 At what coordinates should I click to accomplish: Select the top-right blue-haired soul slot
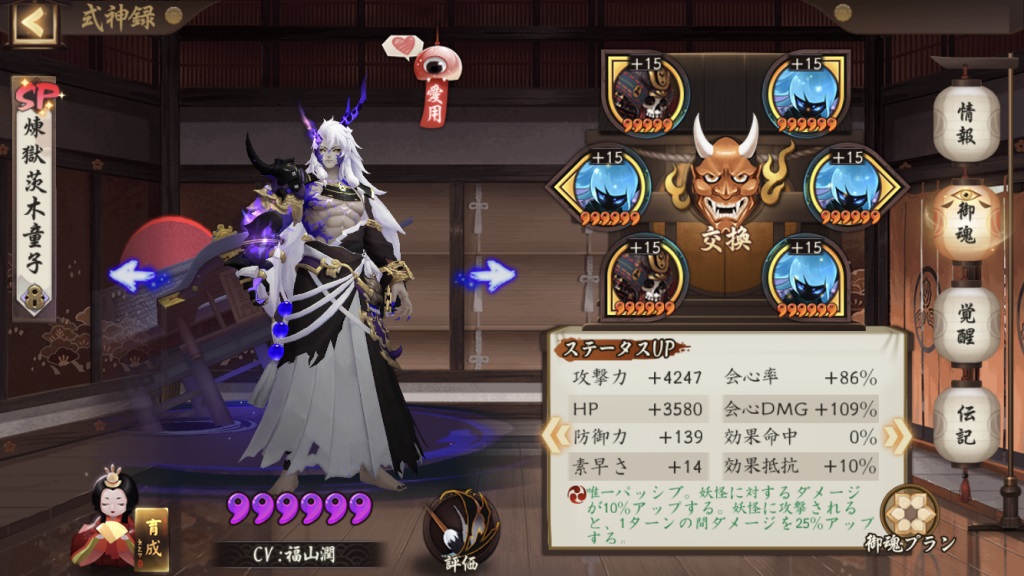(806, 92)
